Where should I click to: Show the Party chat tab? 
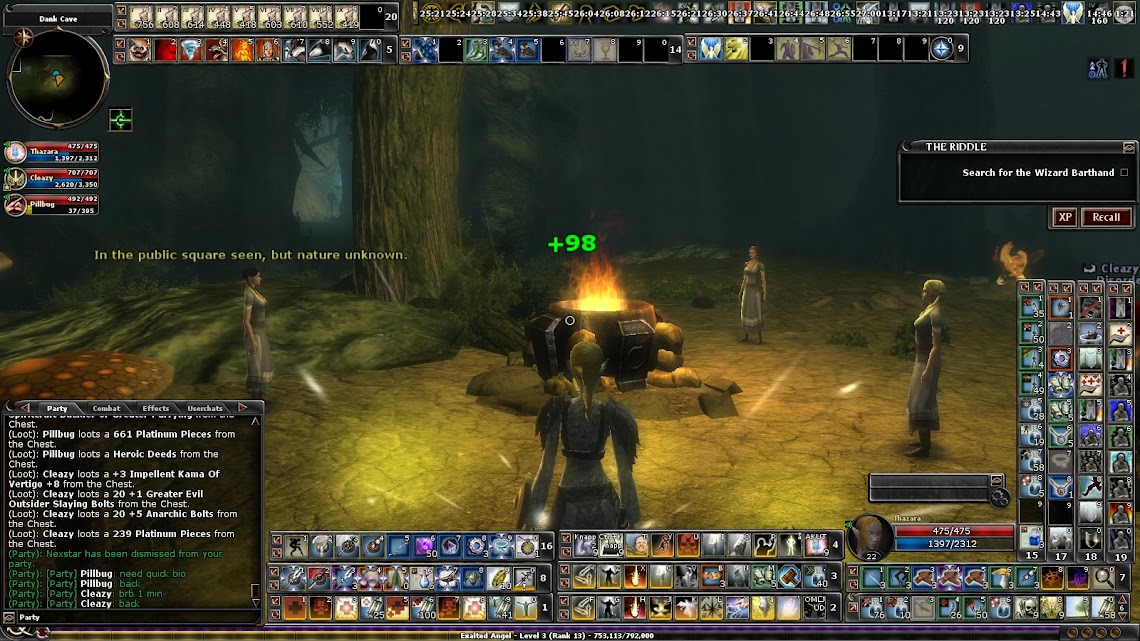click(x=57, y=408)
